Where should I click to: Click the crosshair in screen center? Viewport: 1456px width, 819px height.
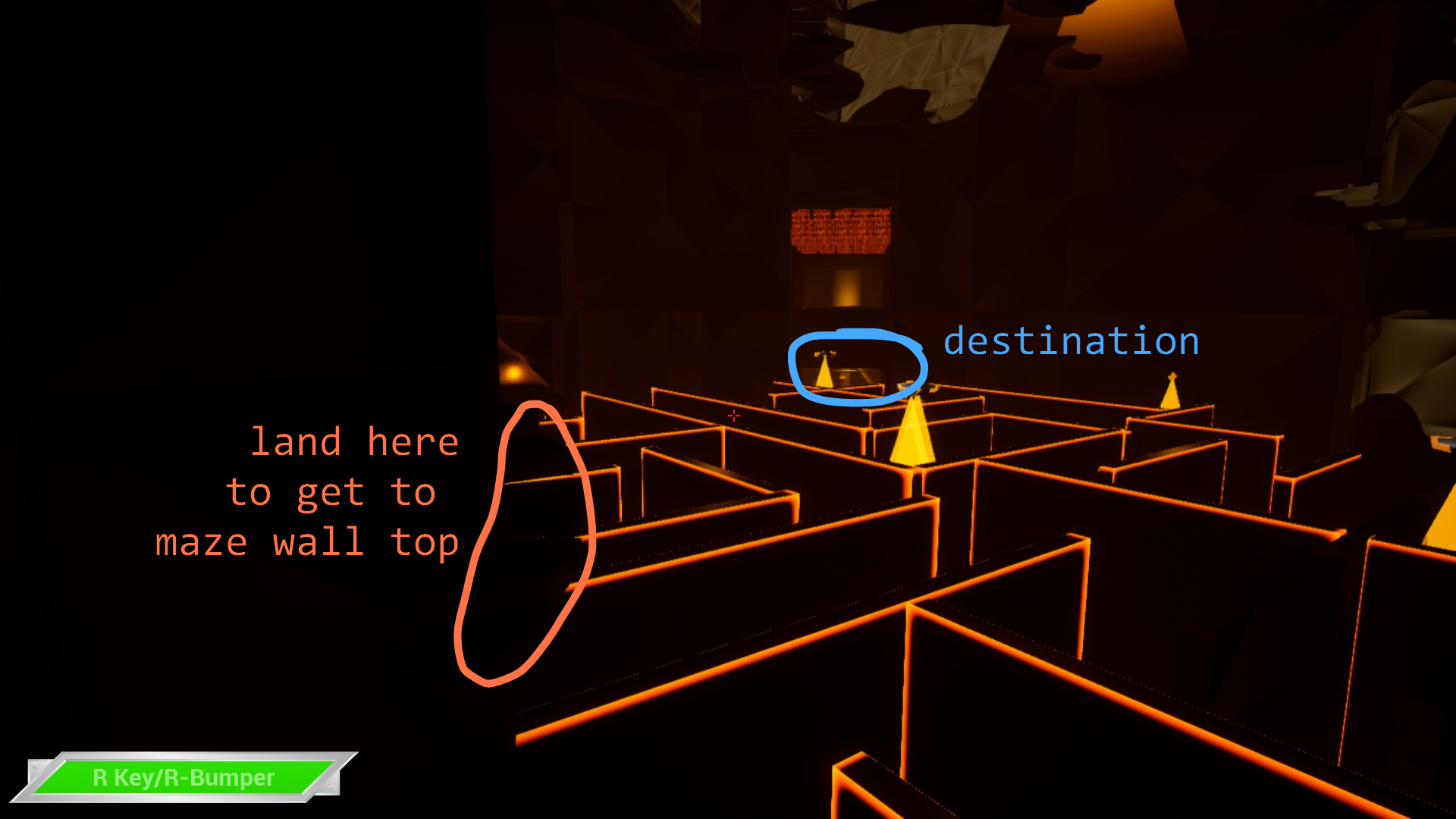[x=733, y=416]
